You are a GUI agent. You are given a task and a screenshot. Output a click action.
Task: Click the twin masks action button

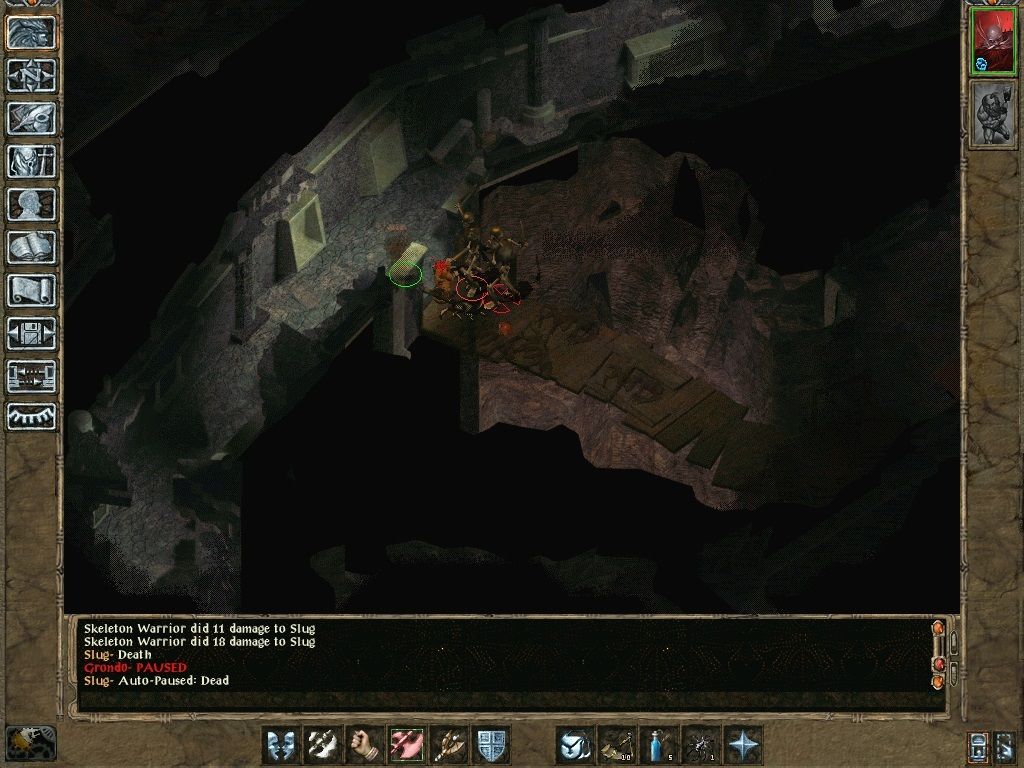point(281,745)
